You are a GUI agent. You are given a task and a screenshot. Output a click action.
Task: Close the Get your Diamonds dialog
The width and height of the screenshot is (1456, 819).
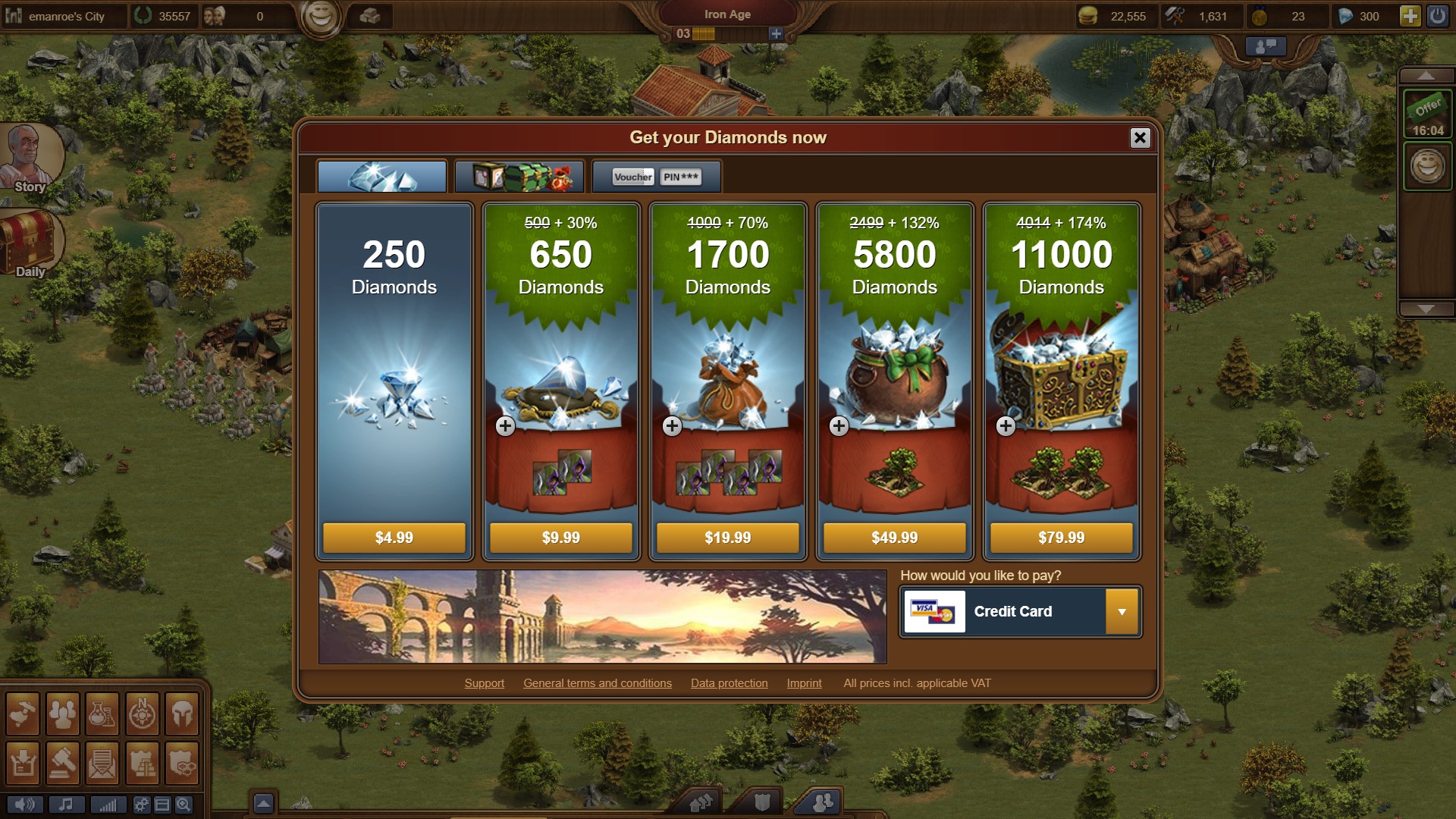pyautogui.click(x=1139, y=137)
